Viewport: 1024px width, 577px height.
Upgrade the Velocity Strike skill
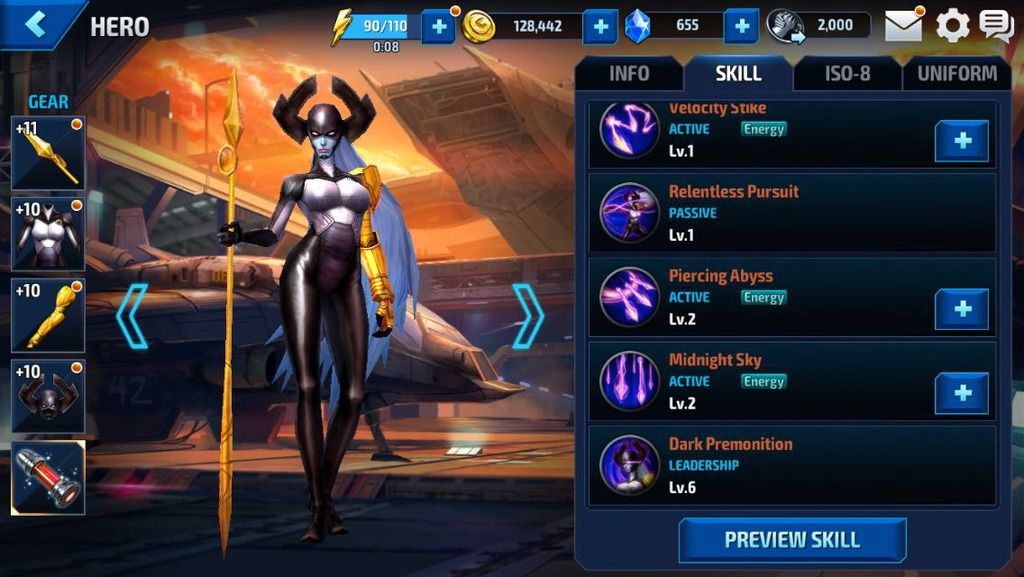coord(962,141)
